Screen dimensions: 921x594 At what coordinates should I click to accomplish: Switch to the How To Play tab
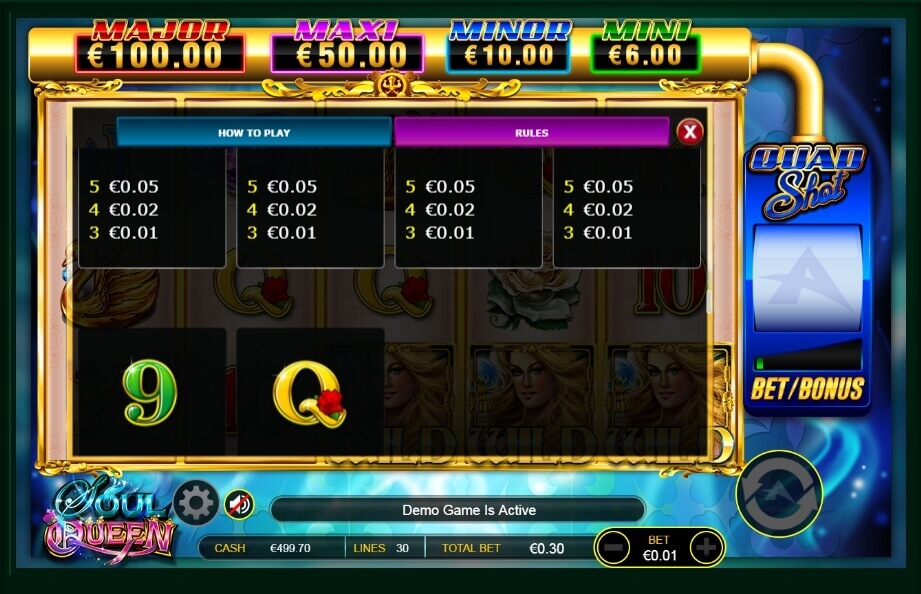click(254, 132)
